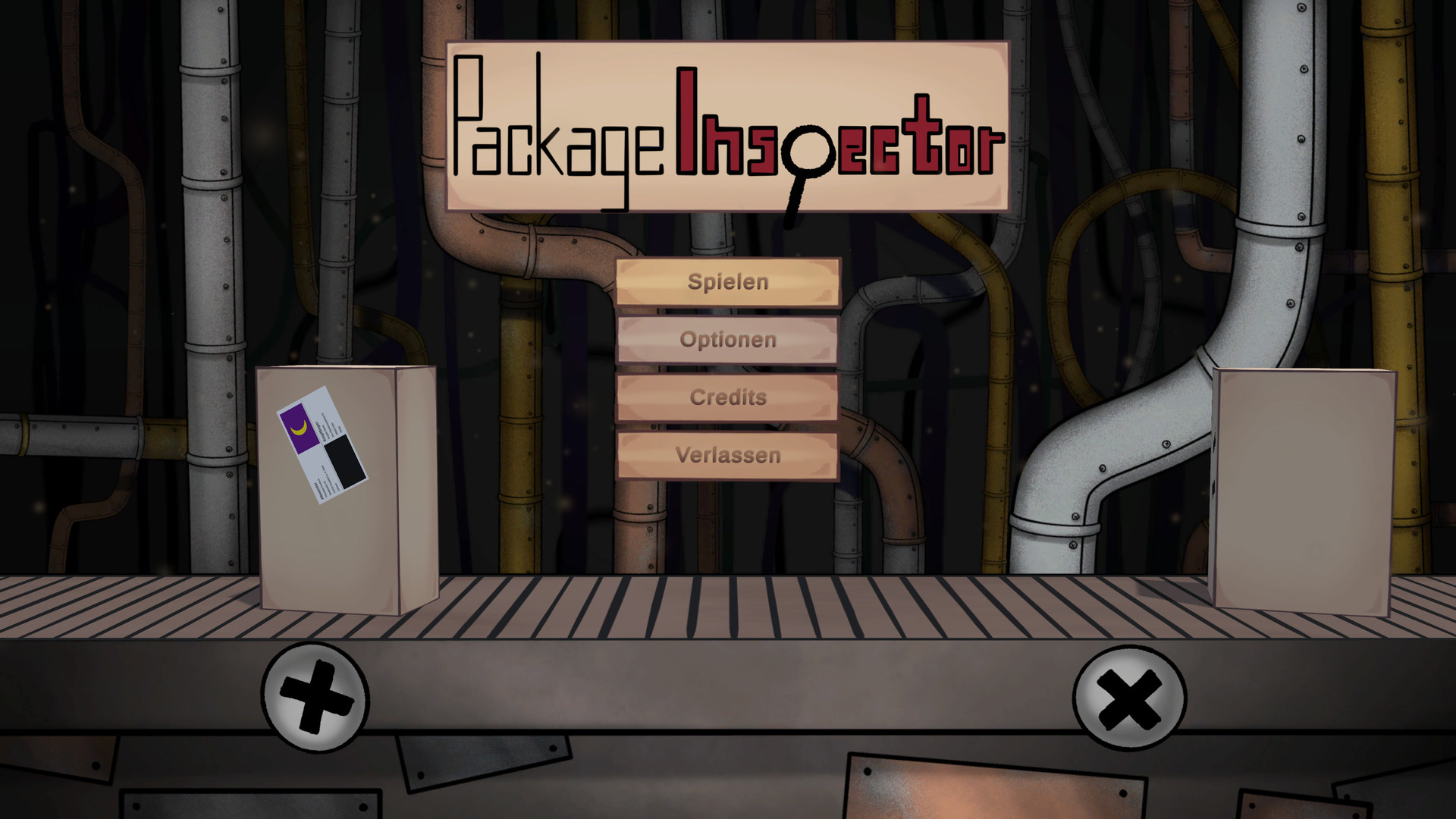
Task: Select the Verlassen menu entry
Action: pyautogui.click(x=728, y=455)
